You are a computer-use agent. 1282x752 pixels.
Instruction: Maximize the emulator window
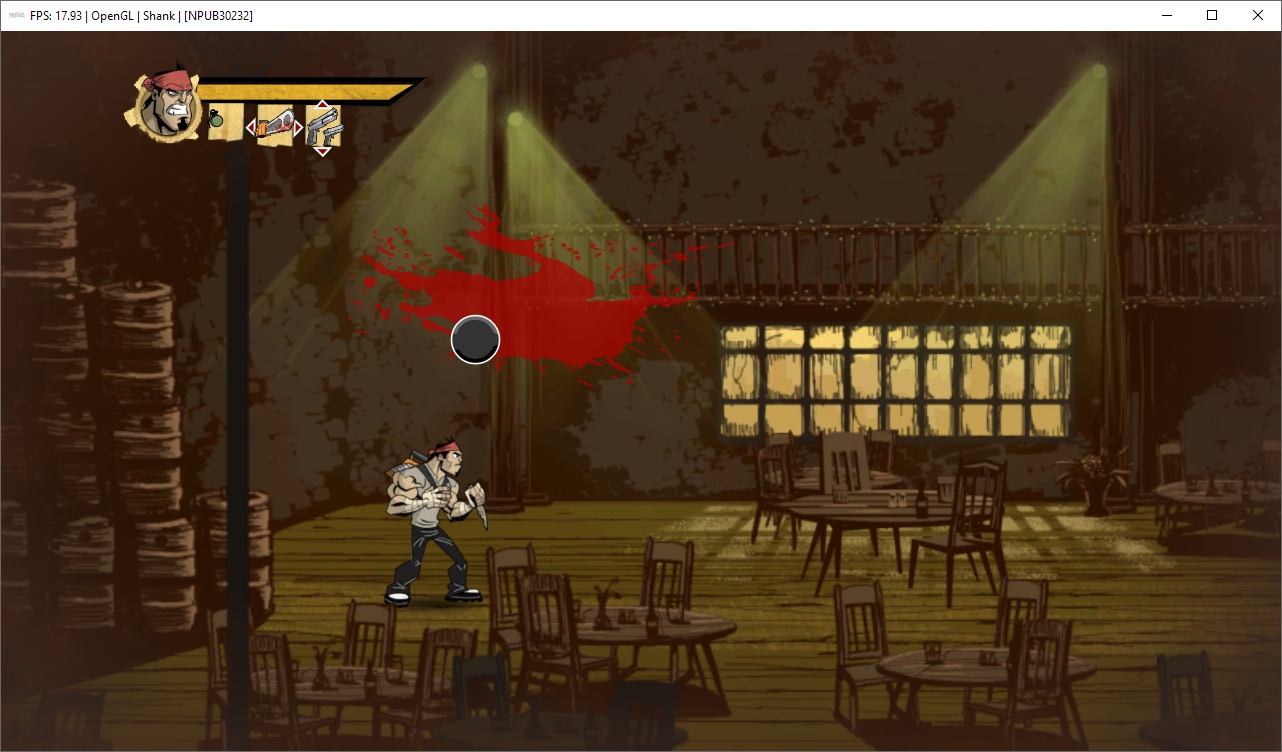tap(1212, 15)
